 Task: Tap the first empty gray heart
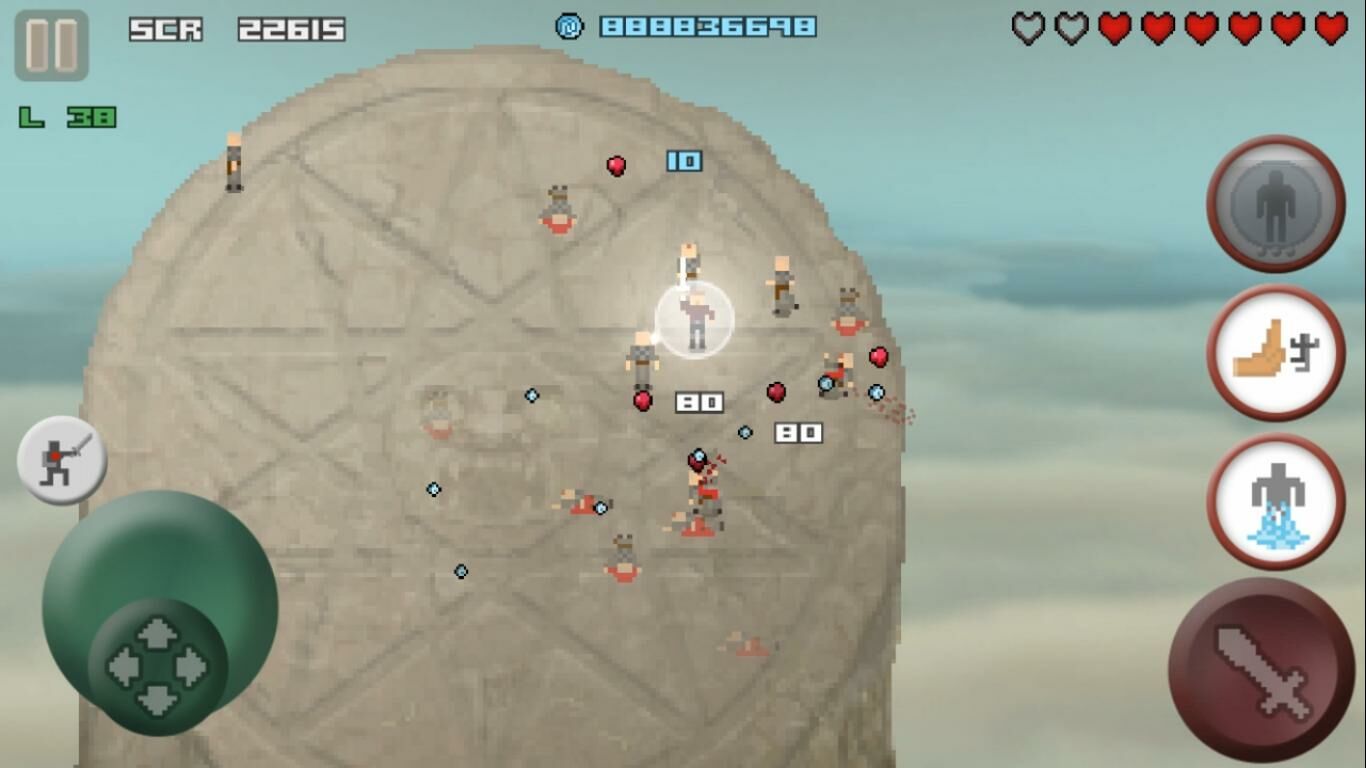(1028, 30)
